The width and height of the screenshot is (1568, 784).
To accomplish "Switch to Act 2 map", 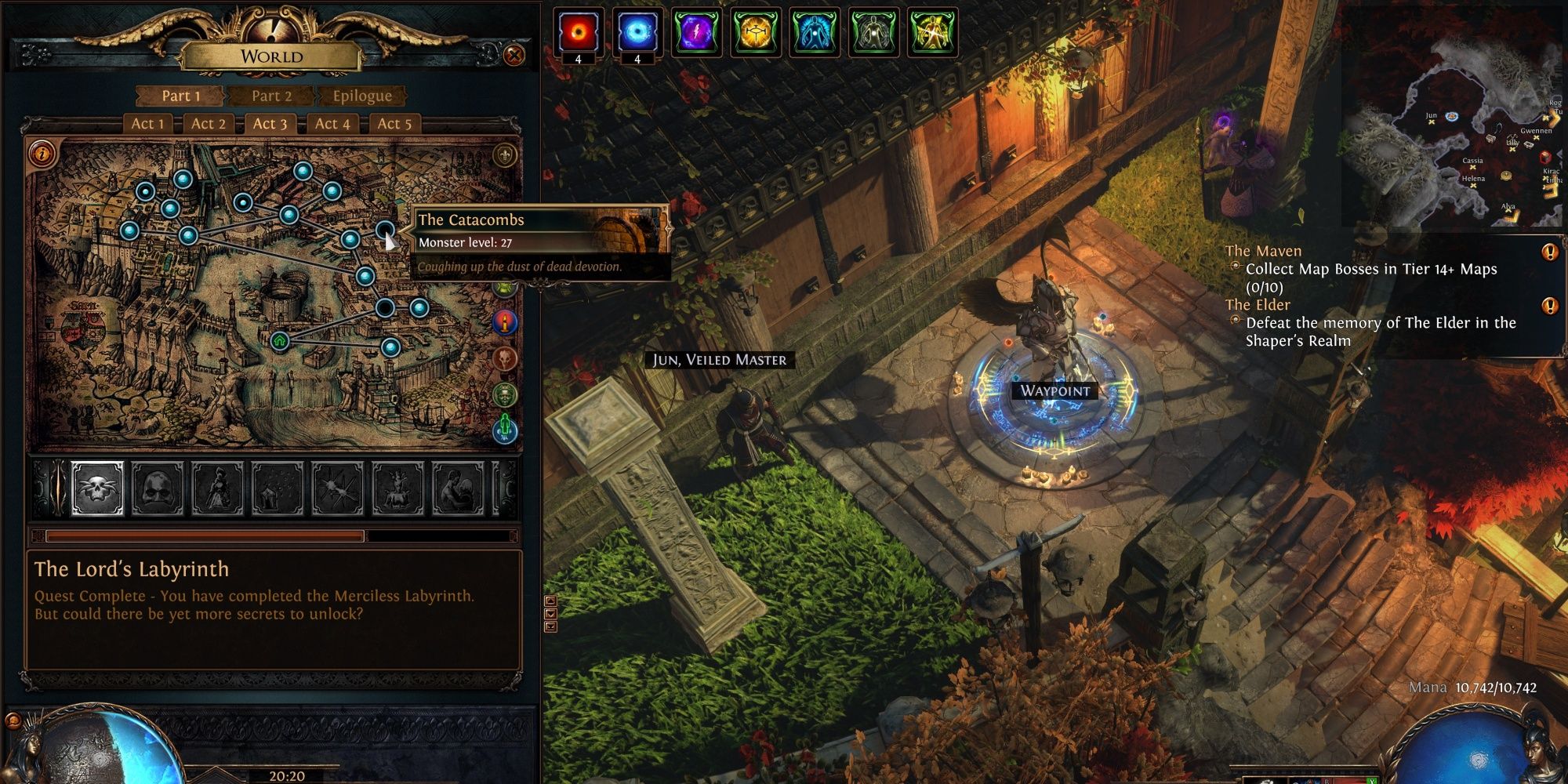I will click(x=209, y=123).
